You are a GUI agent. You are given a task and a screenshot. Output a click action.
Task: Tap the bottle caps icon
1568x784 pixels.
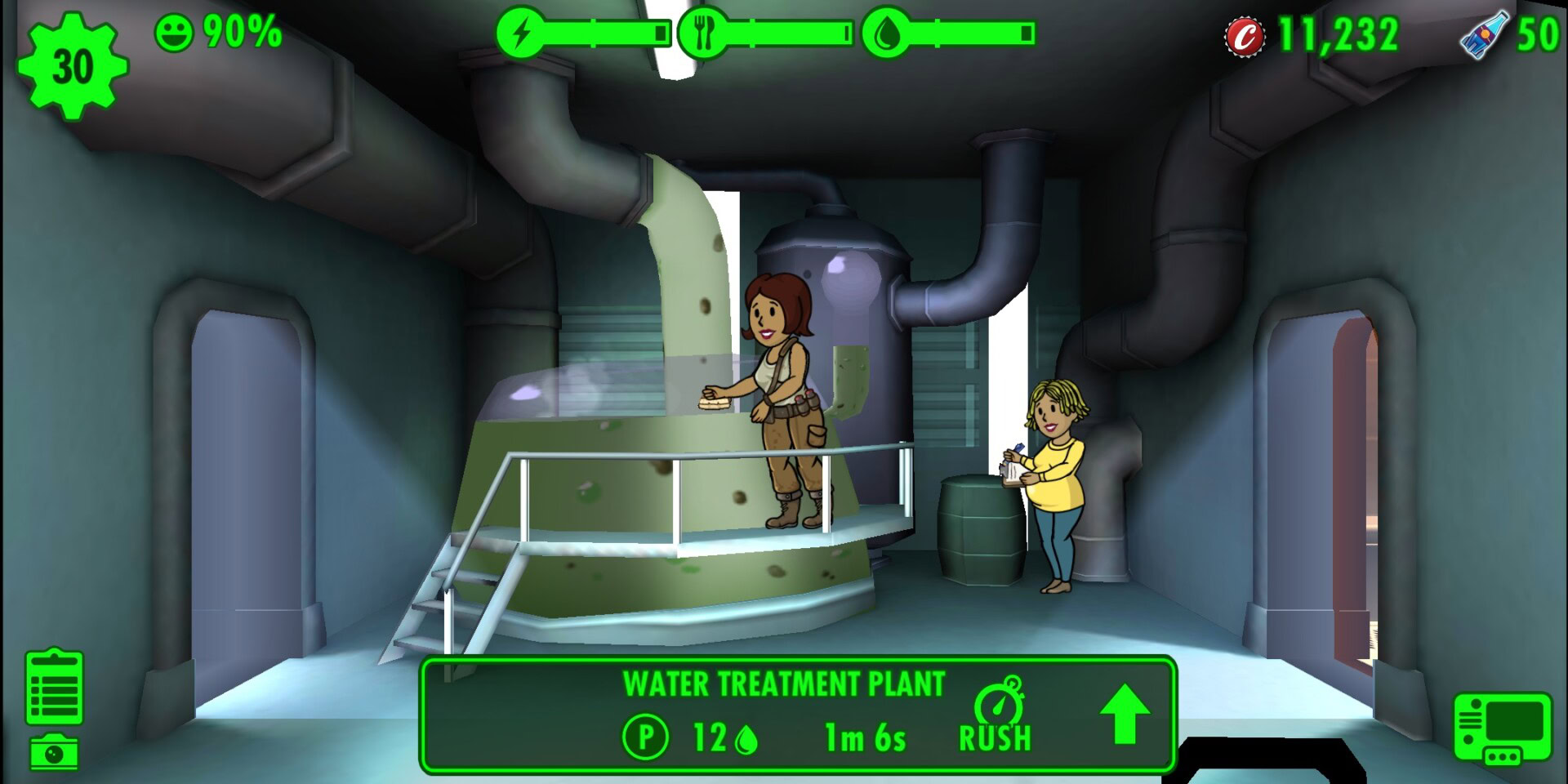[1245, 37]
